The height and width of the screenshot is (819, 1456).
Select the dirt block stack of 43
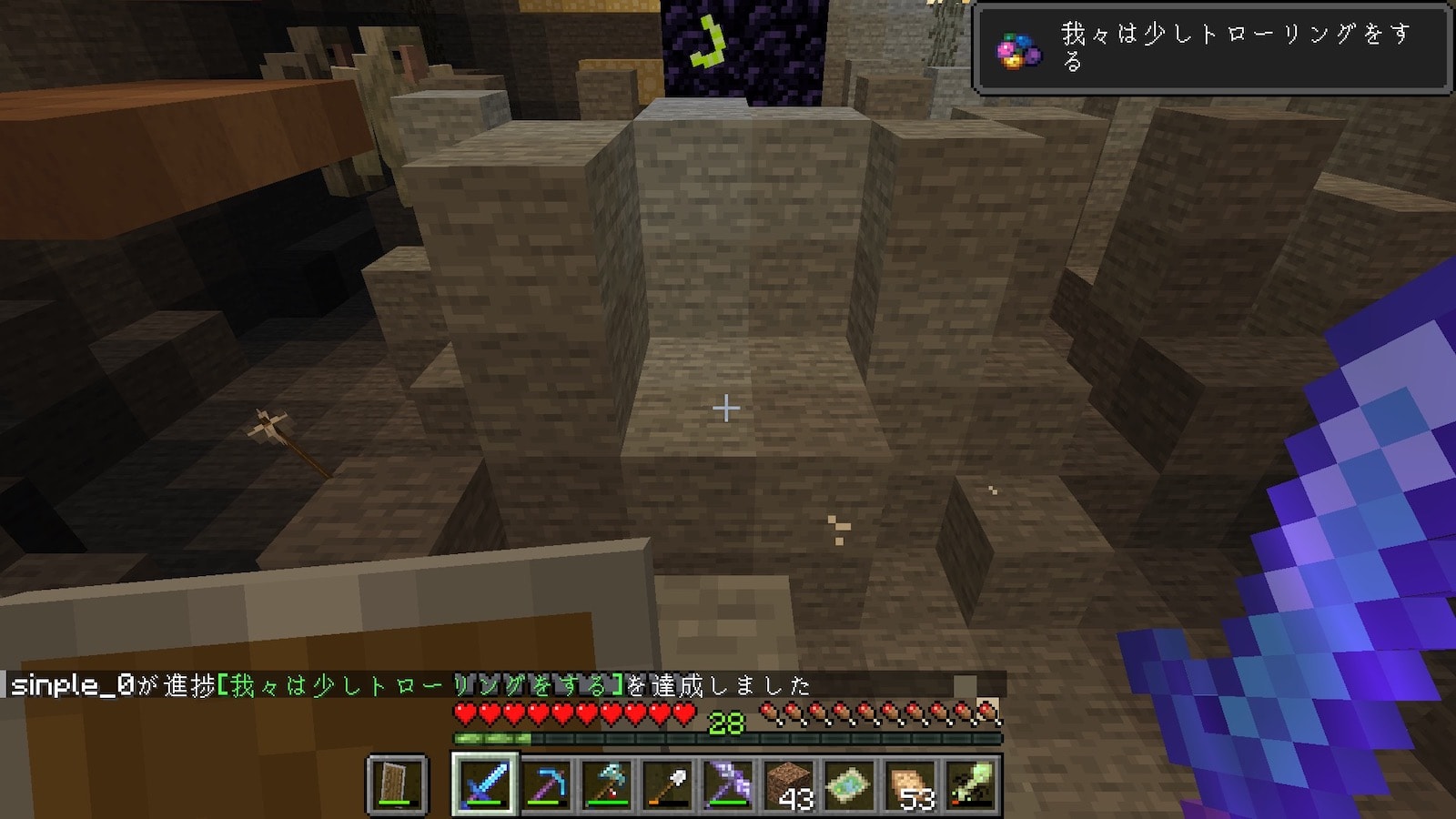click(791, 784)
